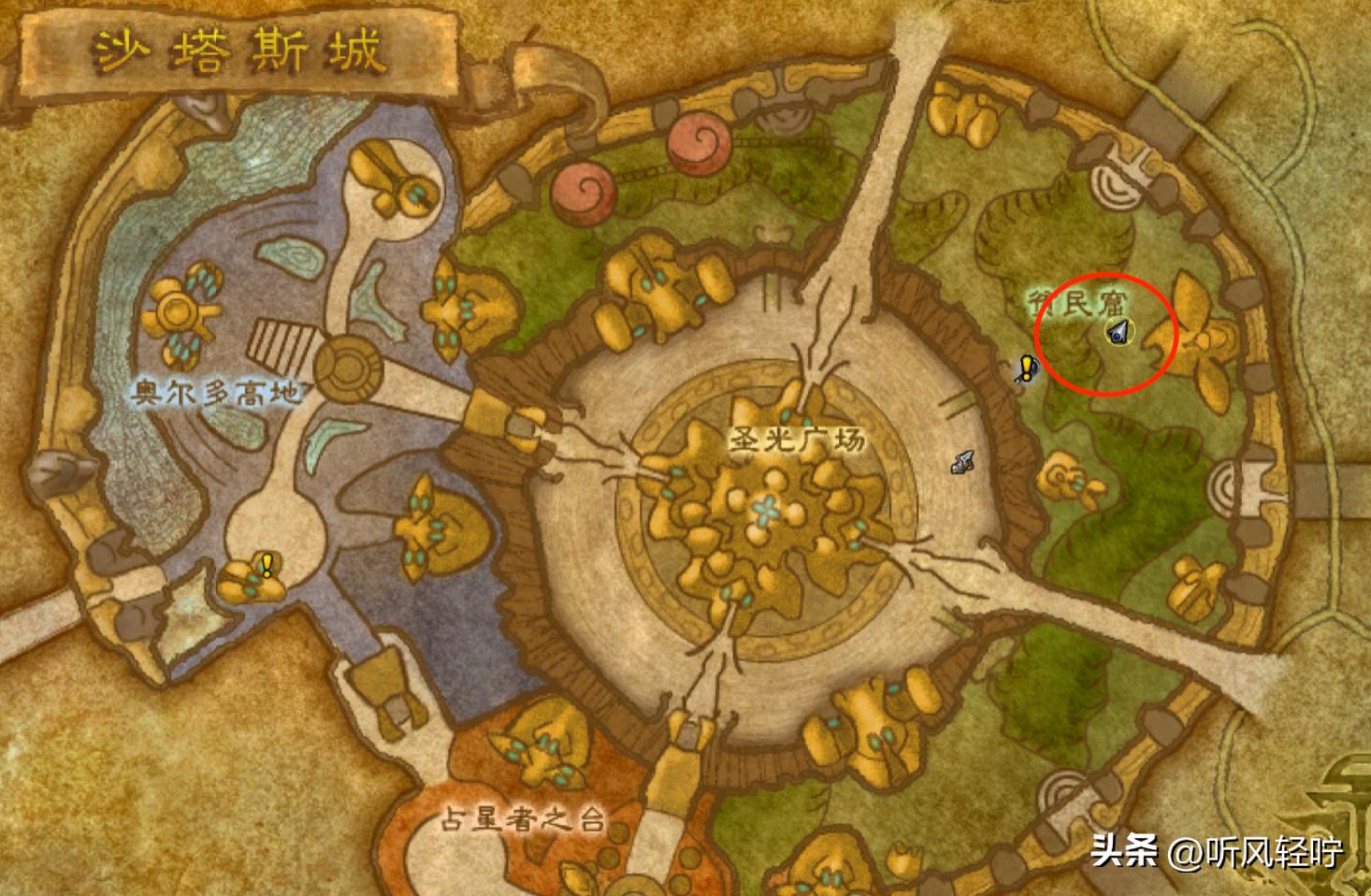Select the quest exclamation marker beside 贫民窟
Image resolution: width=1371 pixels, height=896 pixels.
(1028, 368)
